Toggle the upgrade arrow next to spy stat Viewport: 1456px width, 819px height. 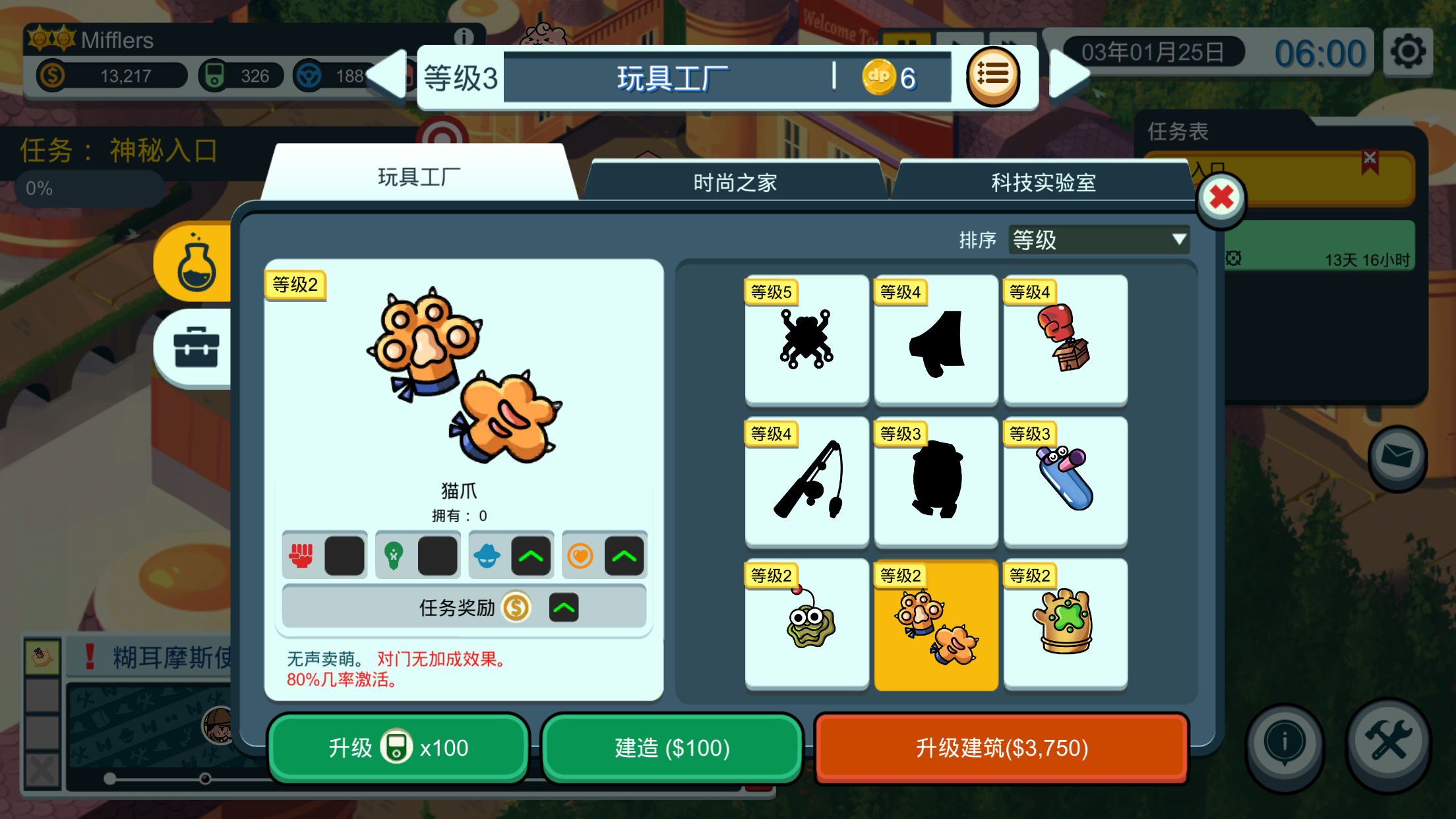click(531, 555)
